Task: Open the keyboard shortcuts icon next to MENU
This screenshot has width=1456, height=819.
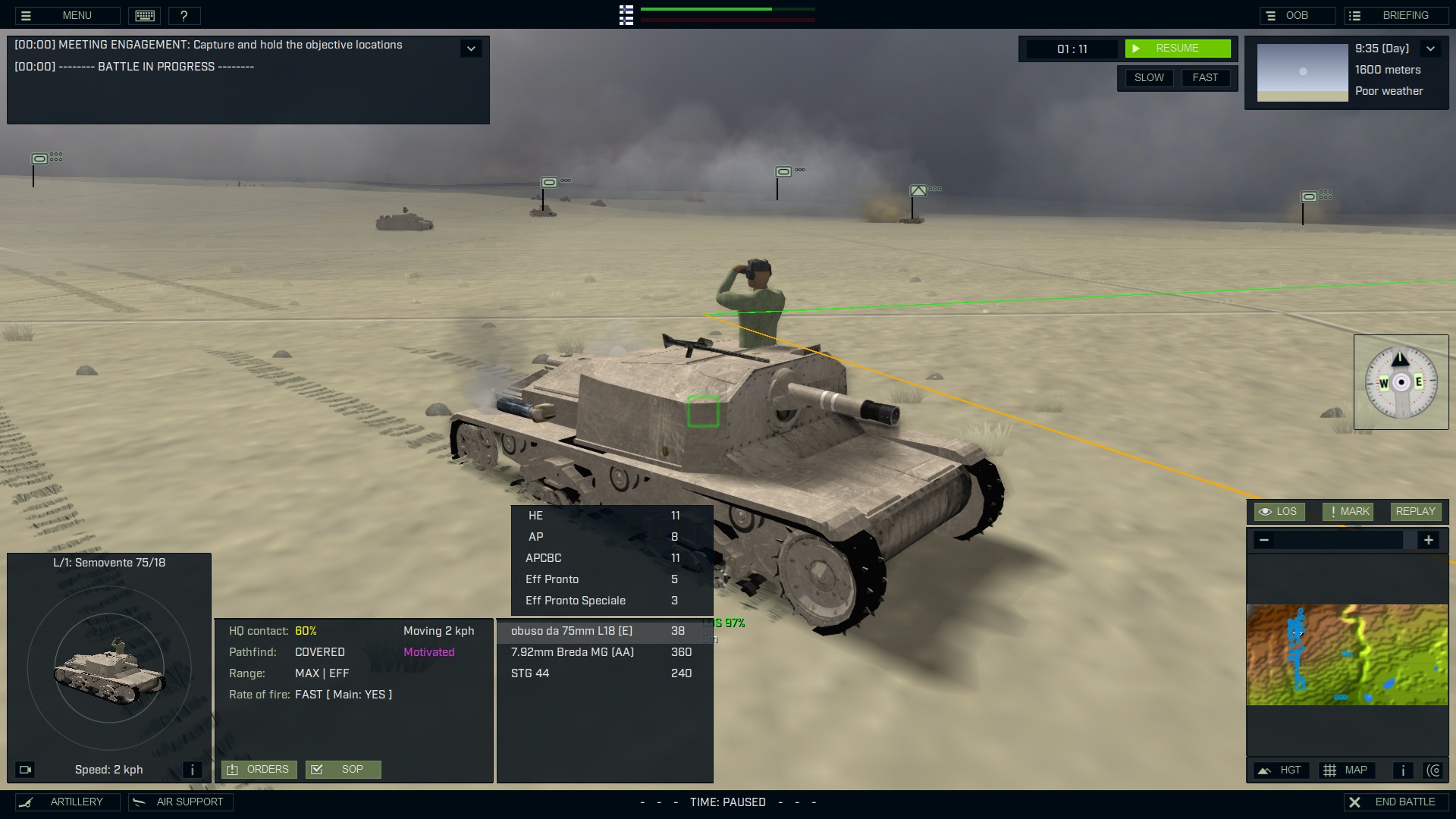Action: point(144,15)
